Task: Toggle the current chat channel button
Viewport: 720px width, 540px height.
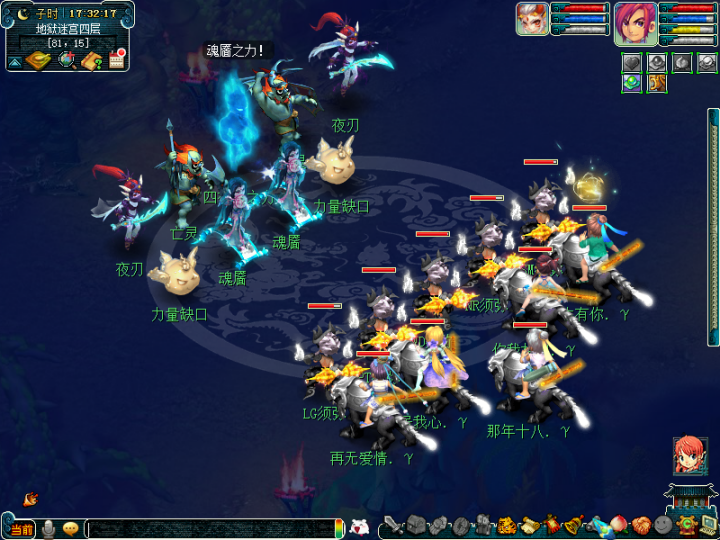Action: [22, 529]
